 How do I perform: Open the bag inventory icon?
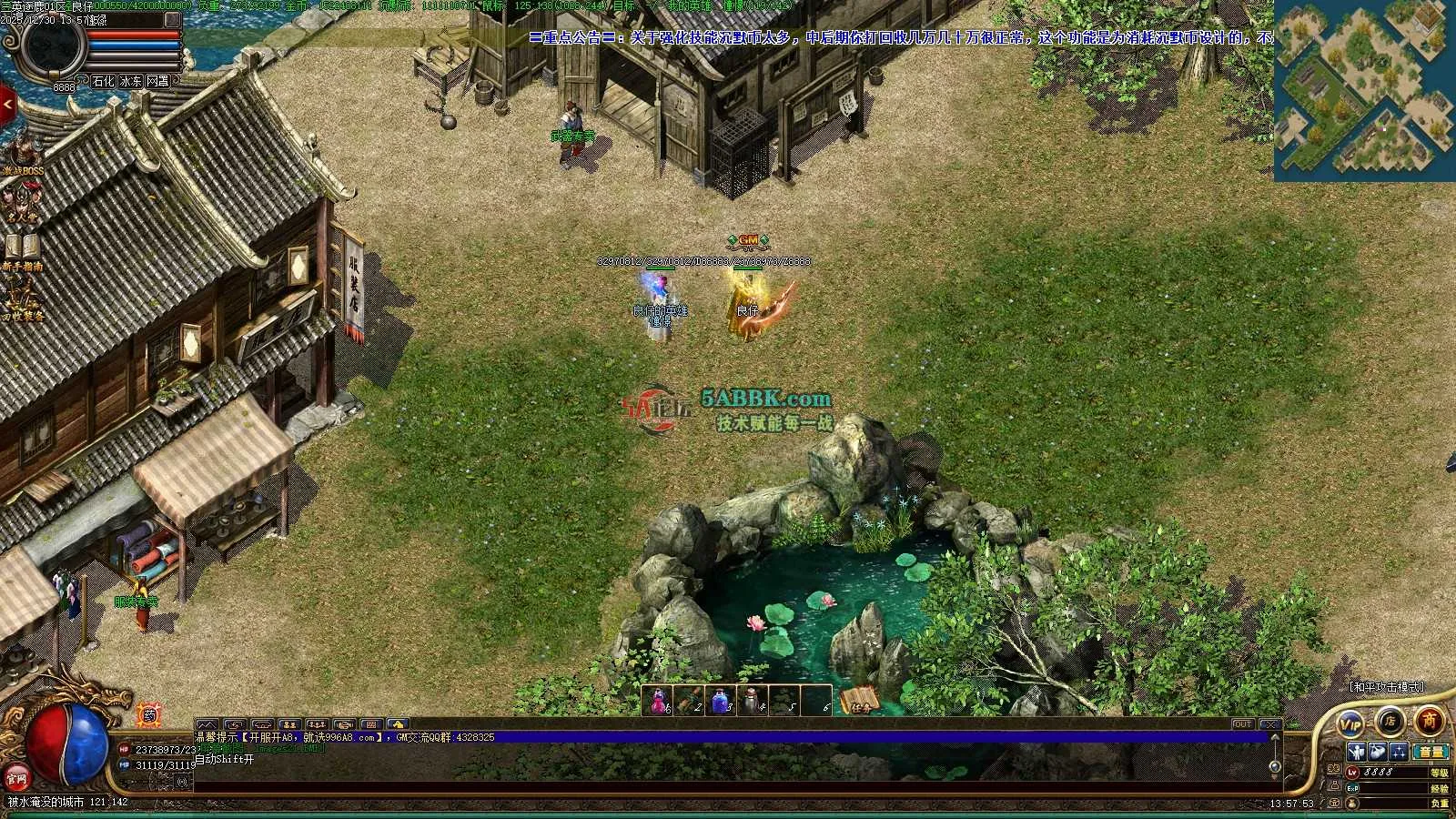pos(1378,752)
